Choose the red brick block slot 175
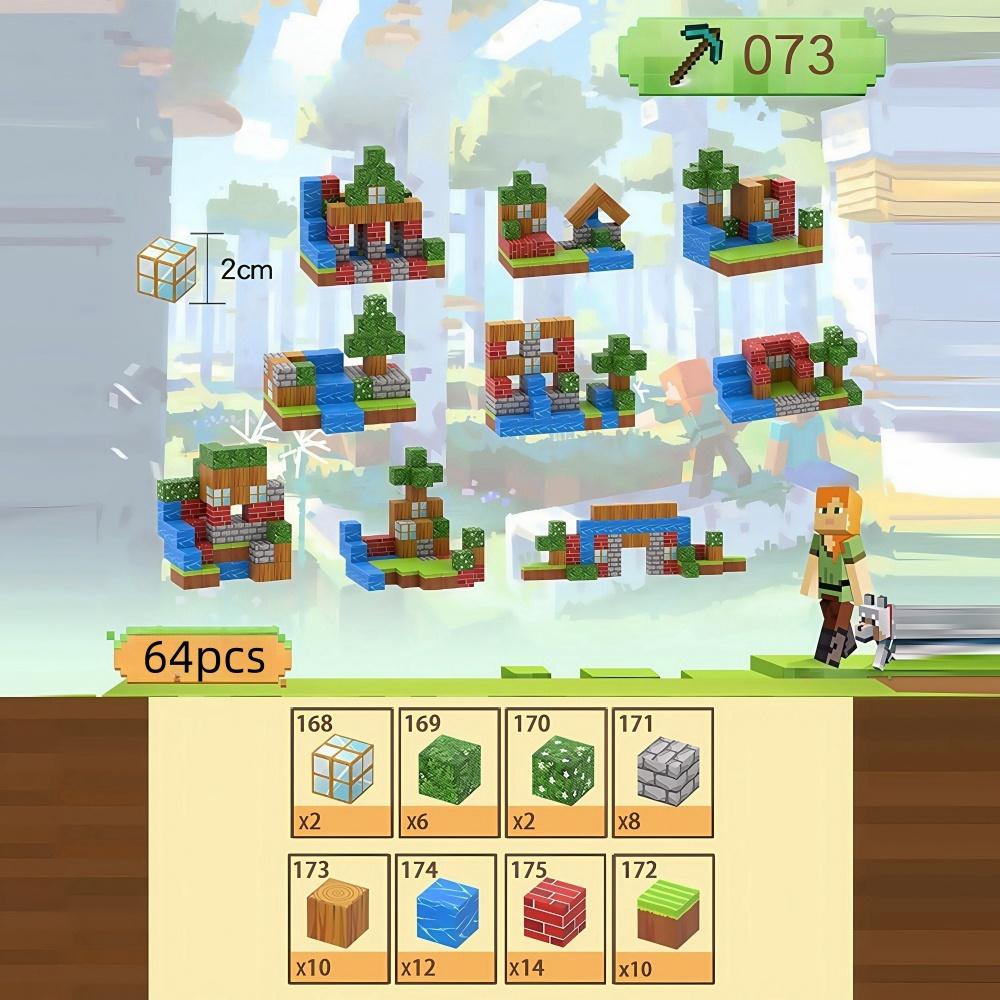Screen dimensions: 1000x1000 pos(556,918)
